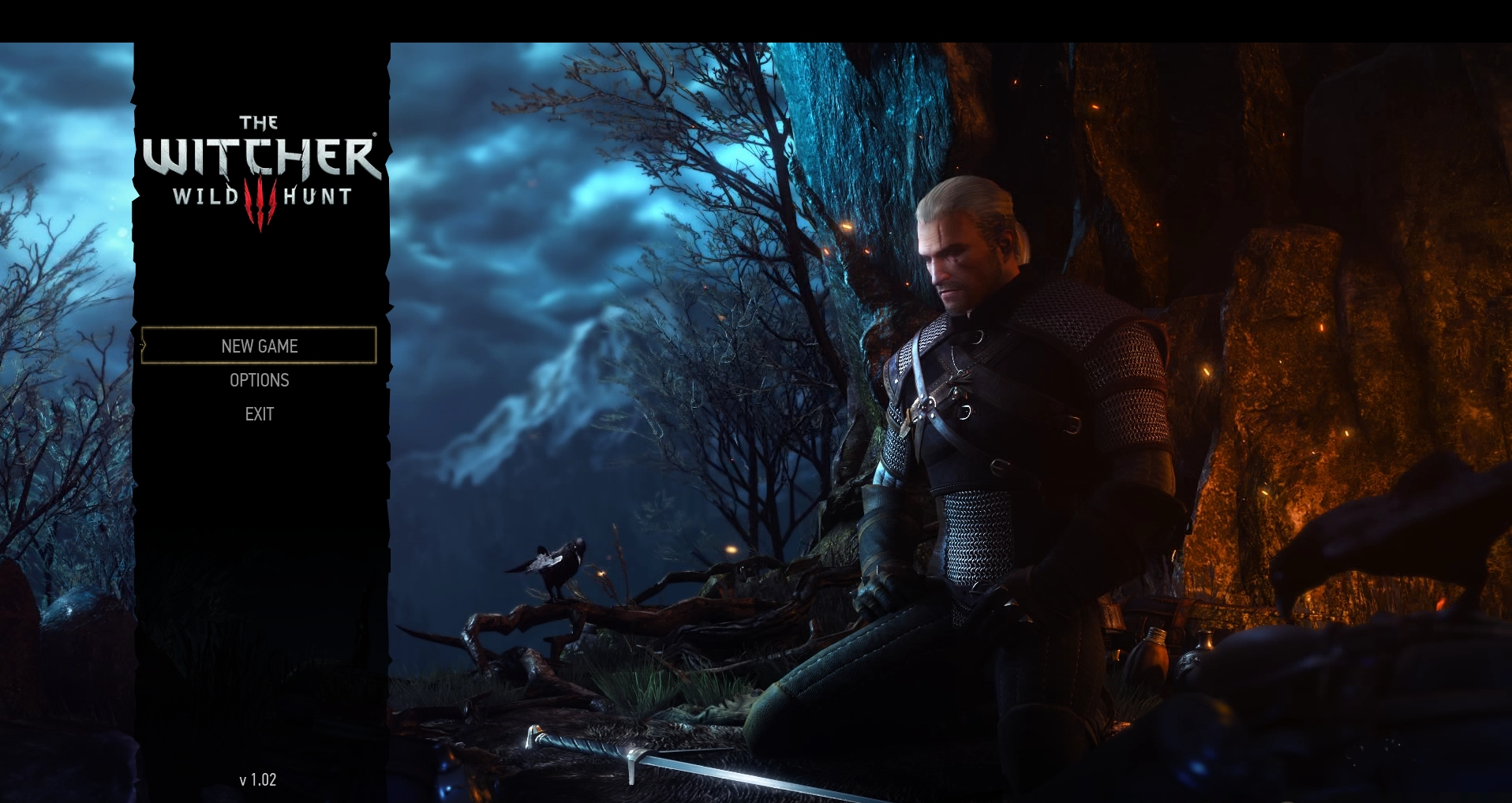The height and width of the screenshot is (803, 1512).
Task: Open the Options menu
Action: pos(259,380)
